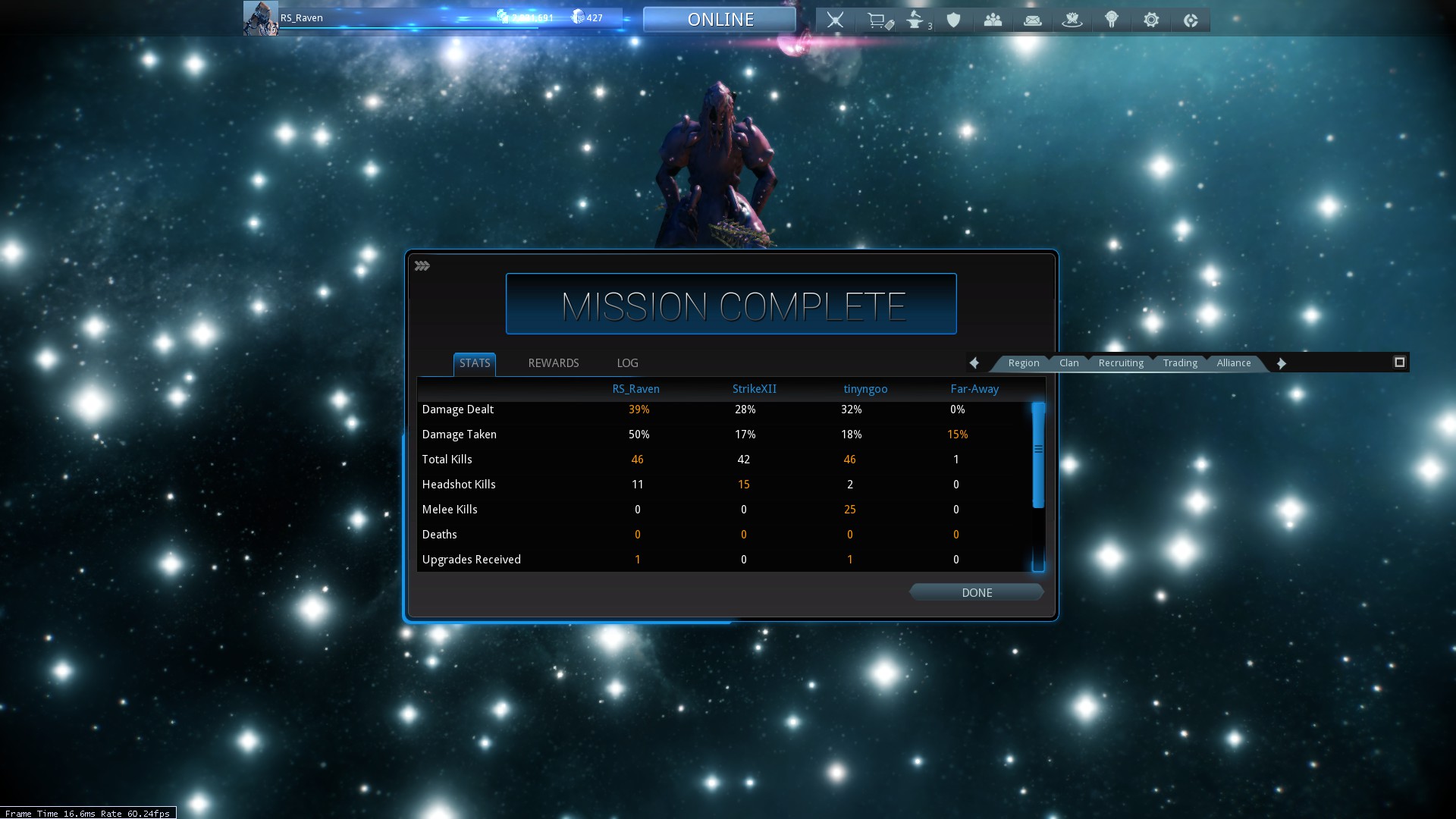Open the gear settings icon
1456x819 pixels.
(x=1151, y=20)
